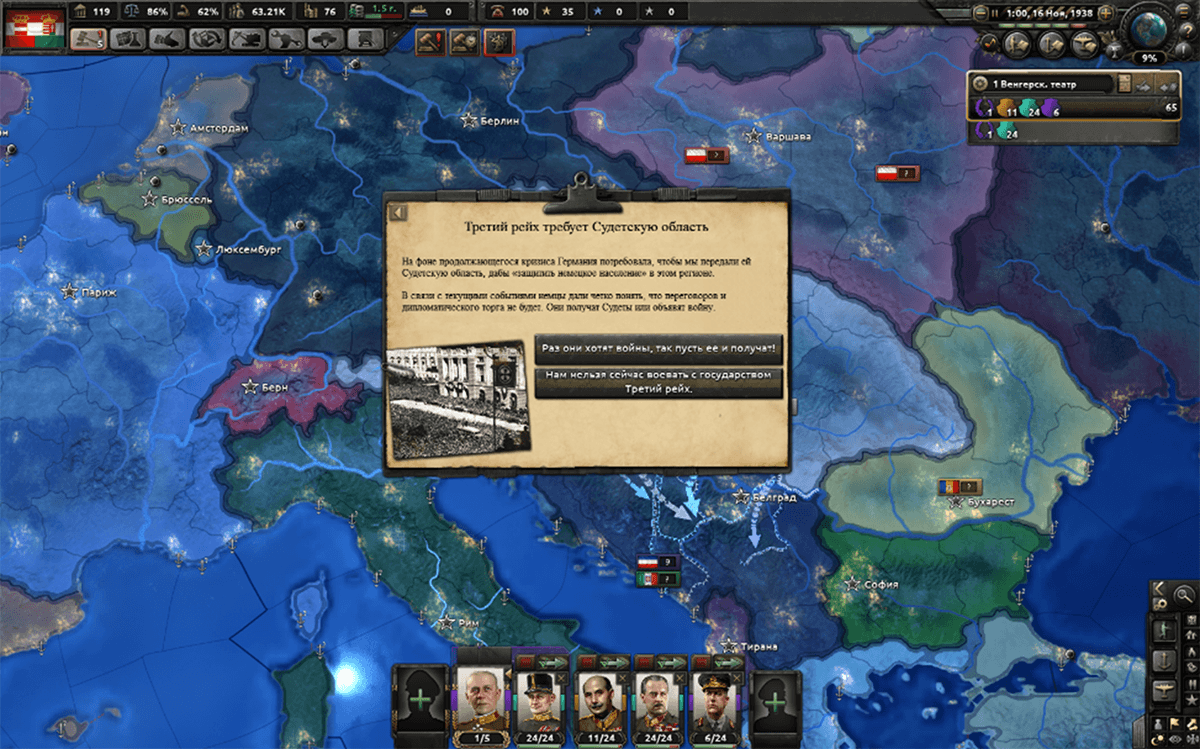The image size is (1200, 749).
Task: Open the construction crane menu
Action: click(246, 39)
